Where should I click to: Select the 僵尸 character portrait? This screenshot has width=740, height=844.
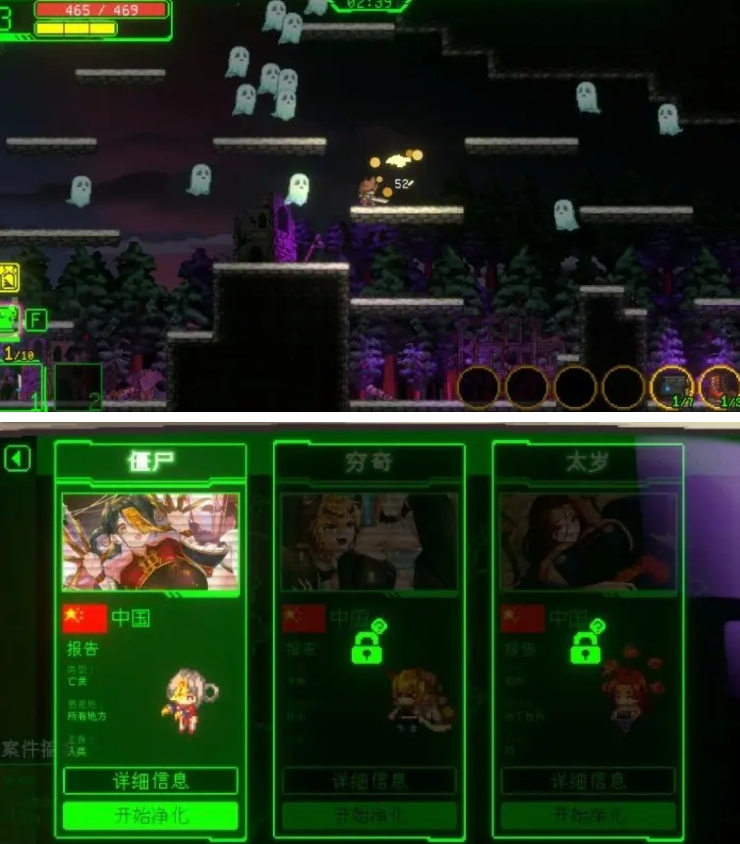pyautogui.click(x=150, y=541)
